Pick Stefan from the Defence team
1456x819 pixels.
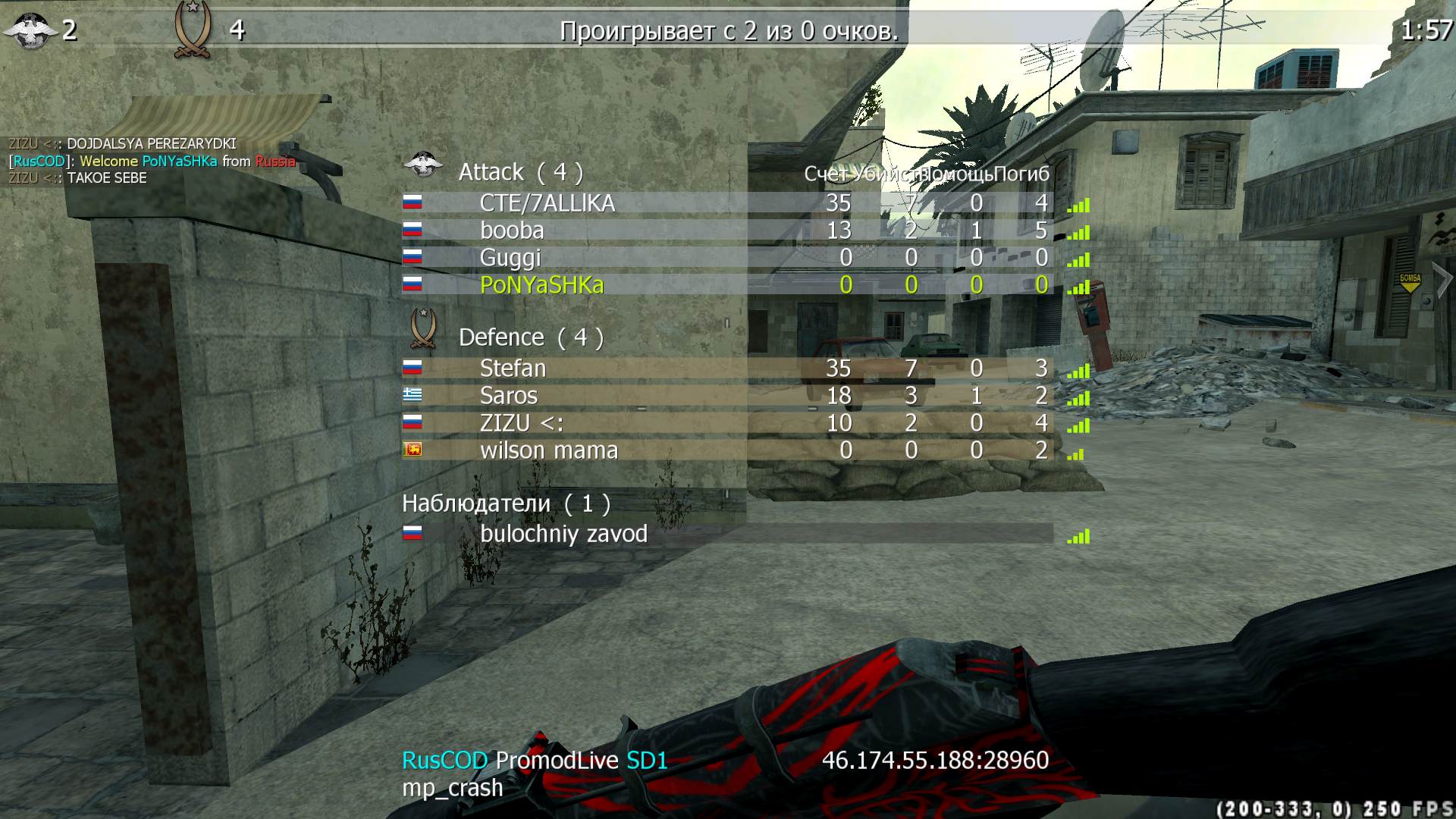point(513,369)
